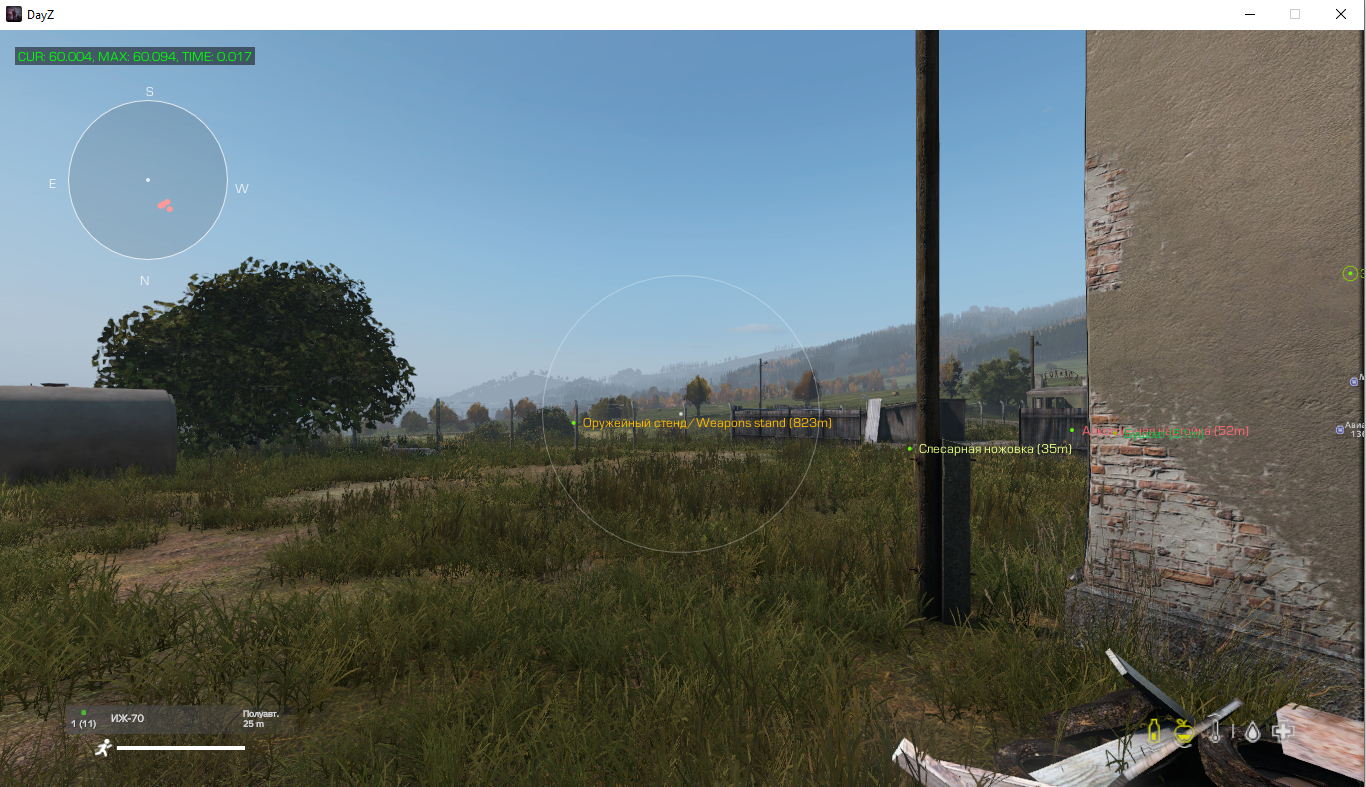Select the health cross icon in the HUD
Screen dimensions: 1366x787
pyautogui.click(x=1282, y=731)
